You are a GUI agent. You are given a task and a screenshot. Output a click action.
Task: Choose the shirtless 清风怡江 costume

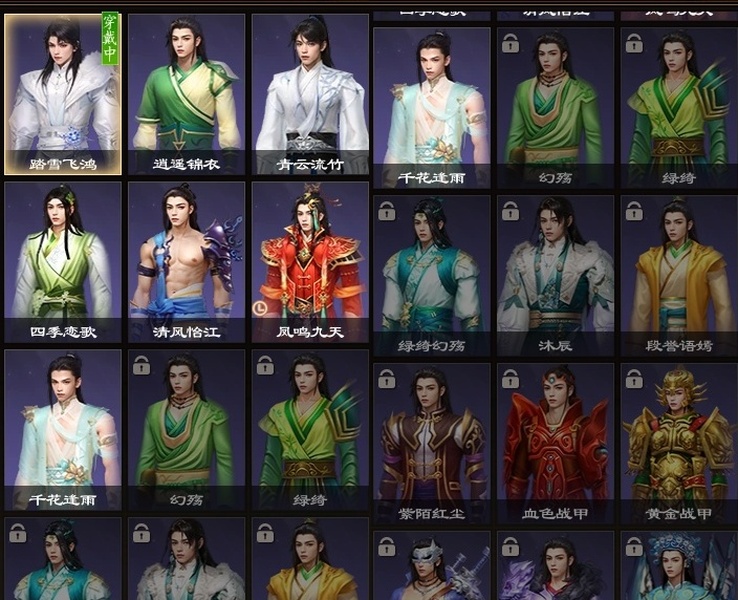(x=186, y=263)
